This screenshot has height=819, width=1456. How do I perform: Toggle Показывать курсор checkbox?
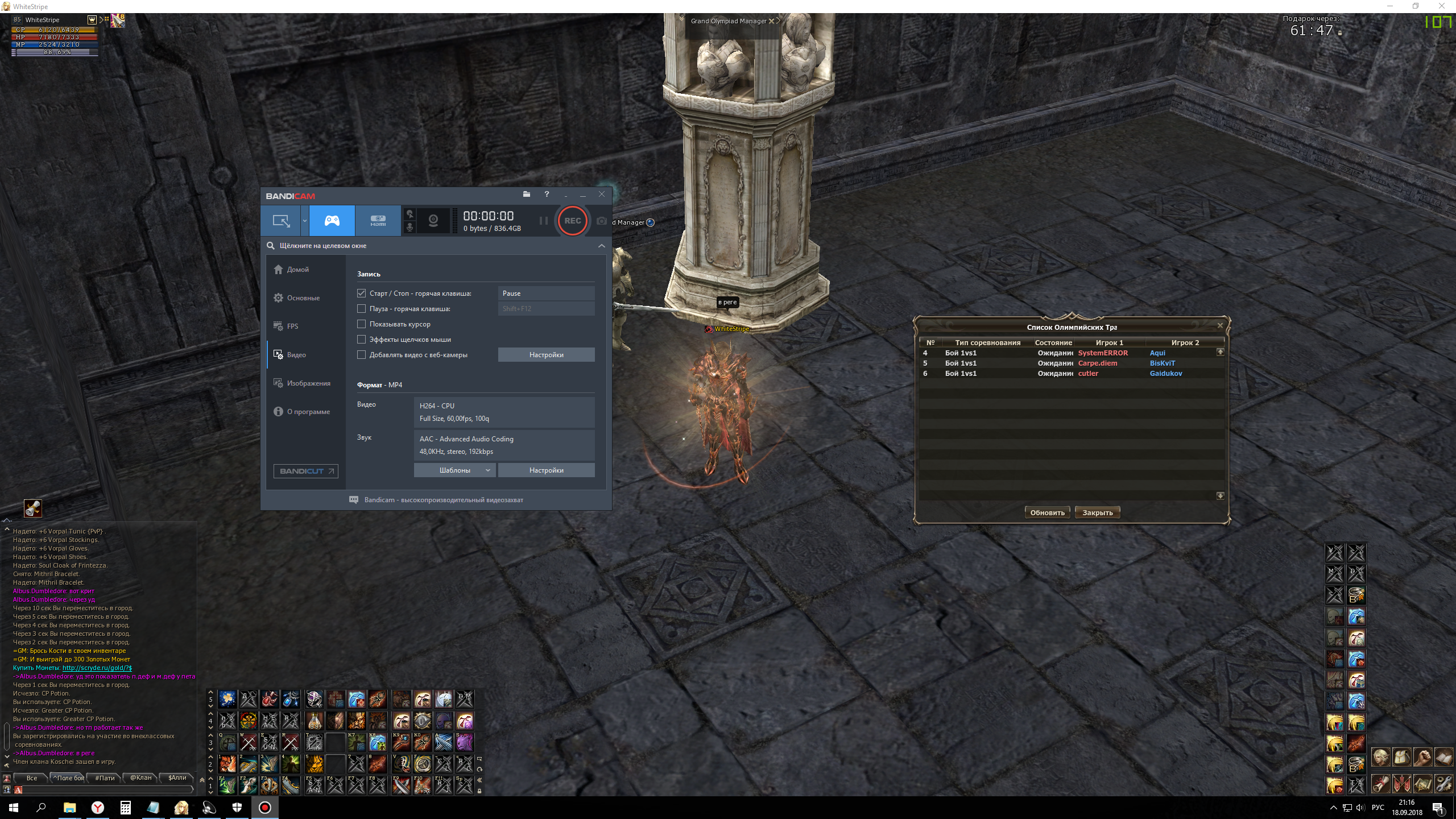click(362, 324)
